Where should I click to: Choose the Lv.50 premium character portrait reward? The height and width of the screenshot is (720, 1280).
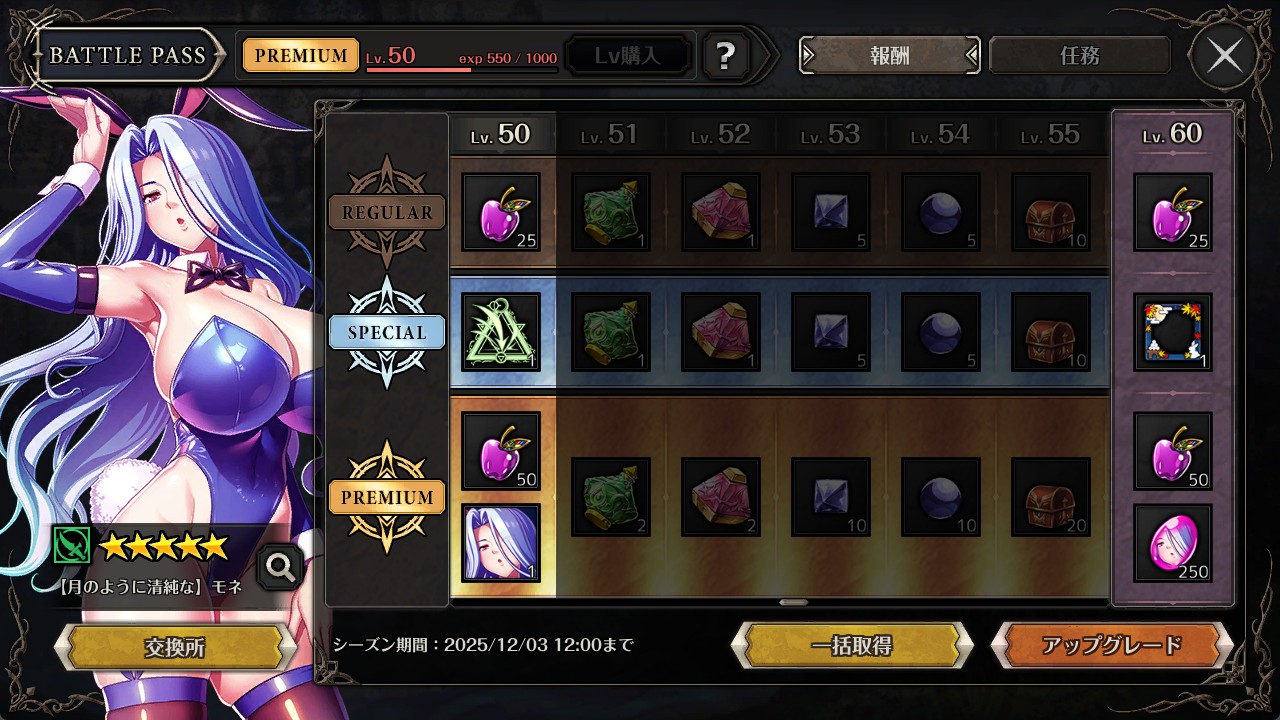pyautogui.click(x=501, y=543)
